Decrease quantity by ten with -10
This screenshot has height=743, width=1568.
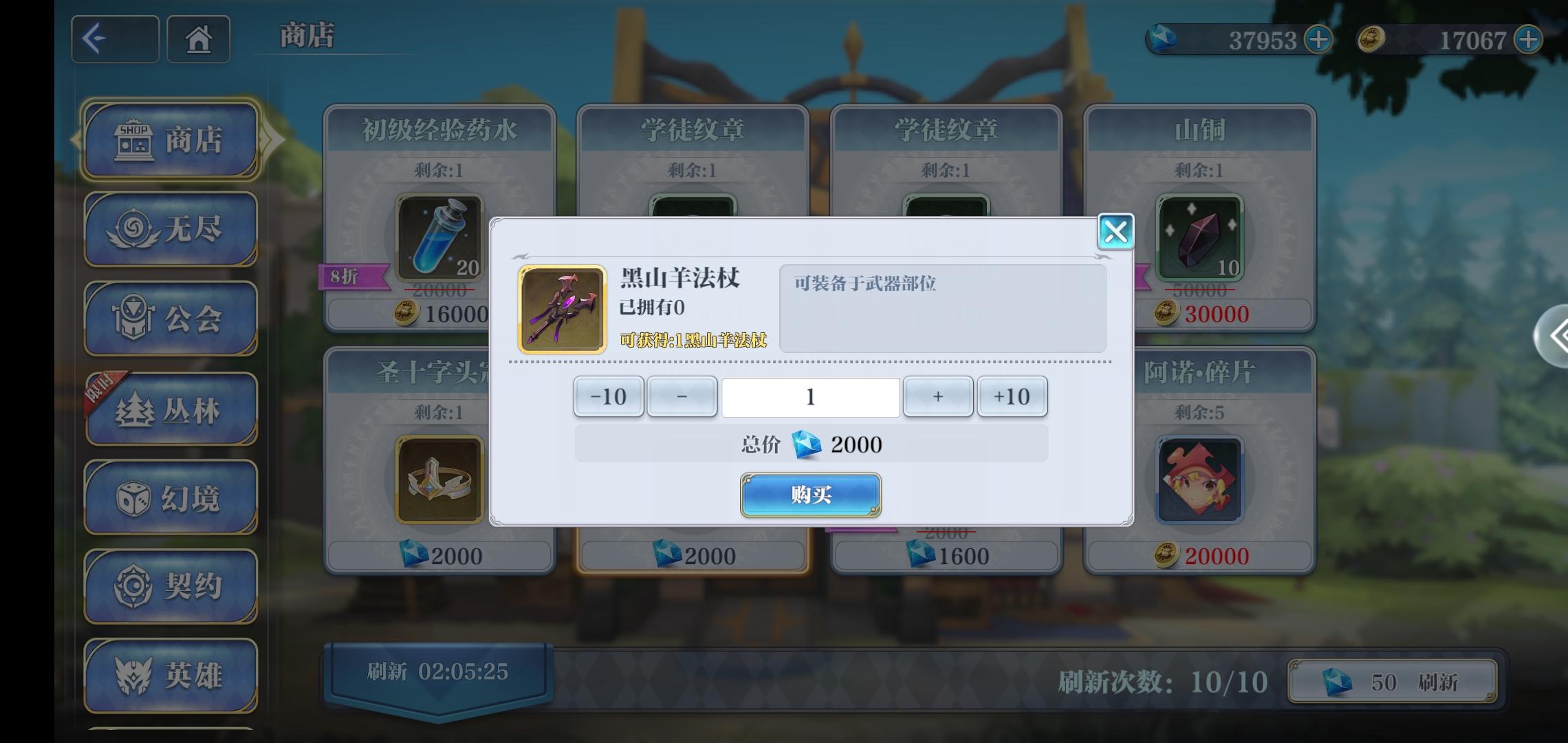[608, 396]
